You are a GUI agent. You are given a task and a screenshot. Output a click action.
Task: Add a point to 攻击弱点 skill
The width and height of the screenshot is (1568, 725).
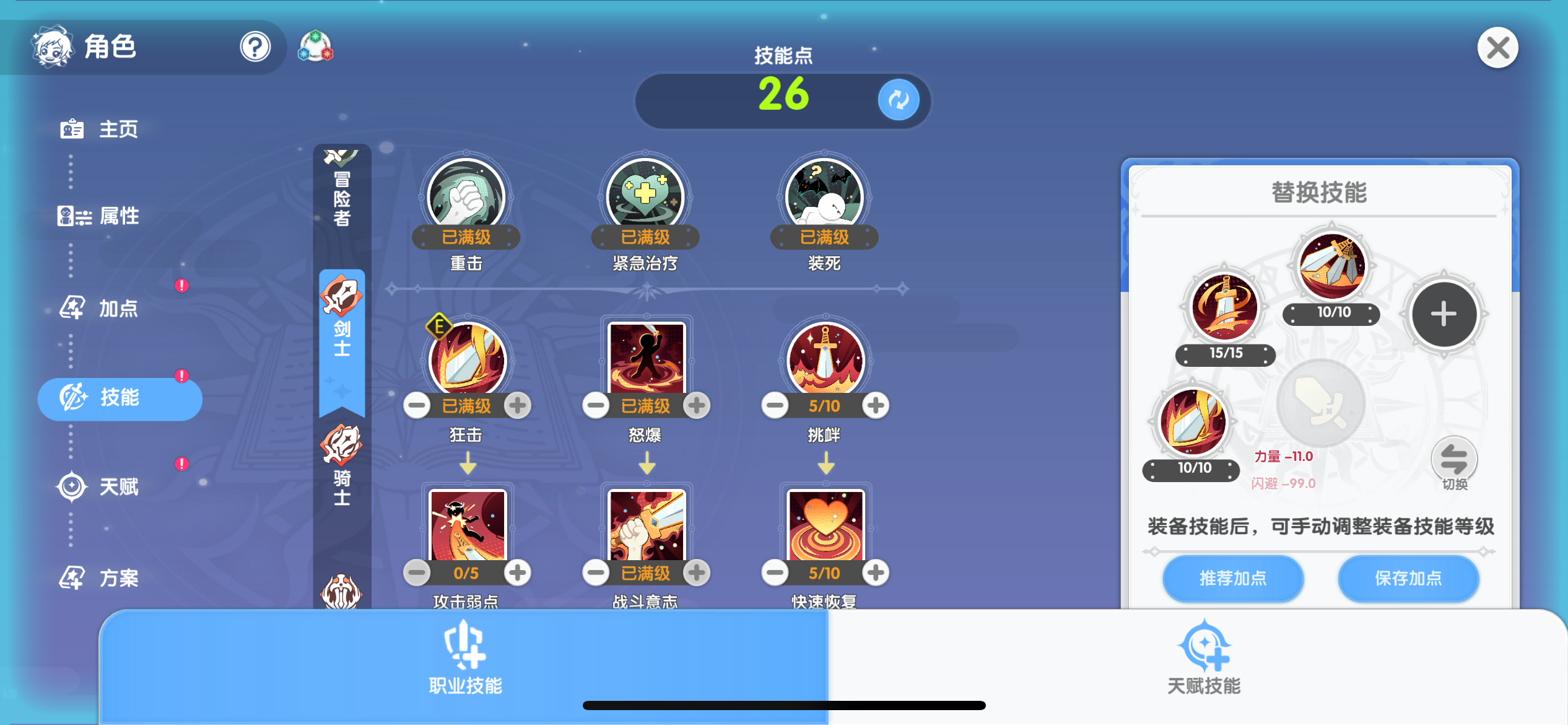click(518, 573)
